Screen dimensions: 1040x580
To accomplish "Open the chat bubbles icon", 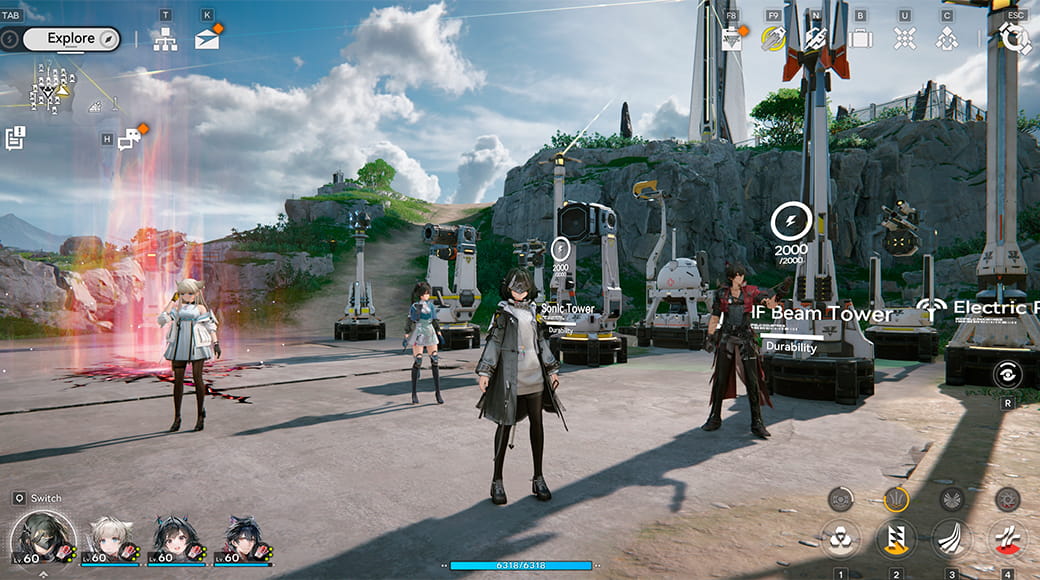I will pos(129,139).
